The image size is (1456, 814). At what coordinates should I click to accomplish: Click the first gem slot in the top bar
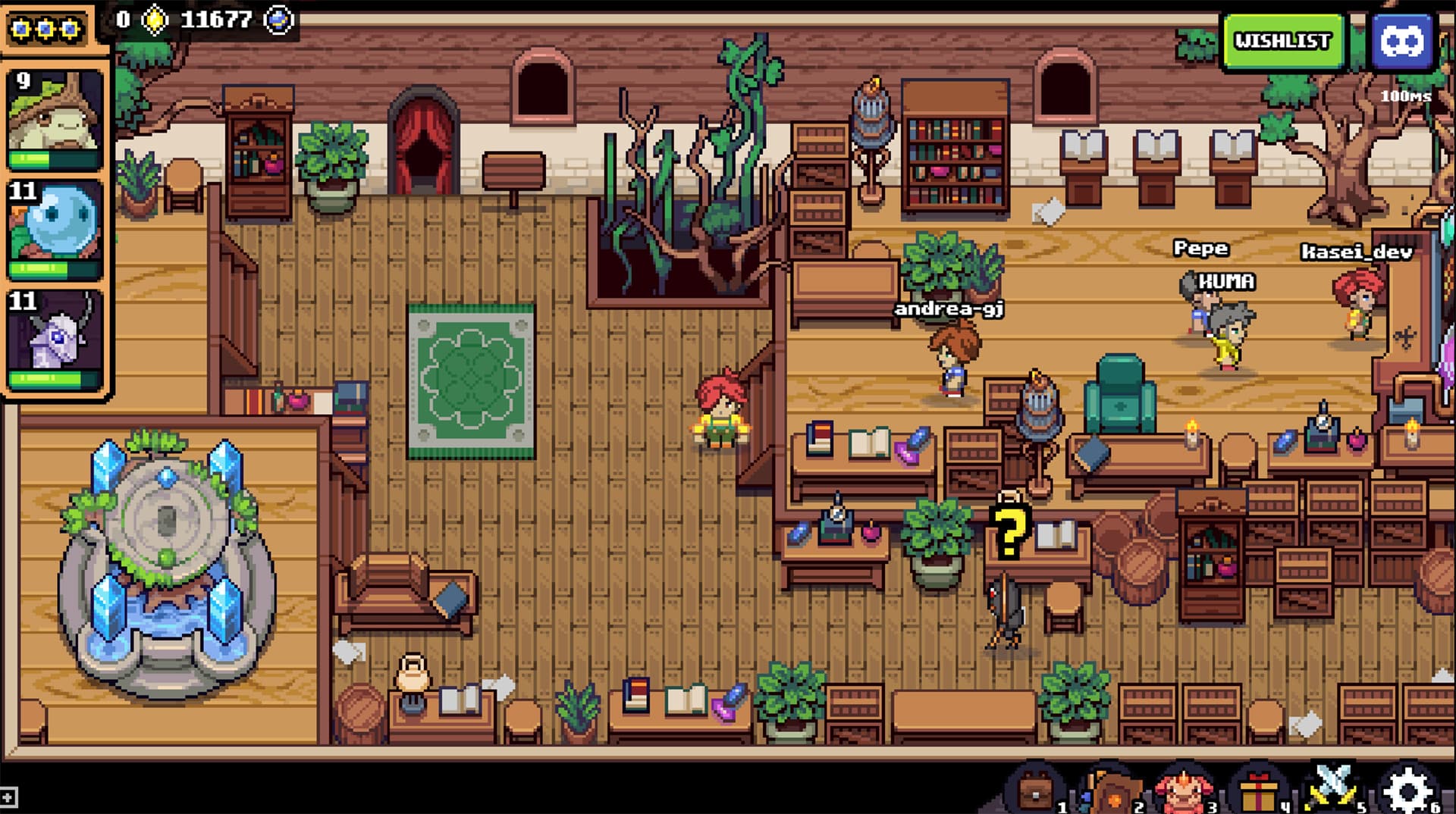(22, 27)
